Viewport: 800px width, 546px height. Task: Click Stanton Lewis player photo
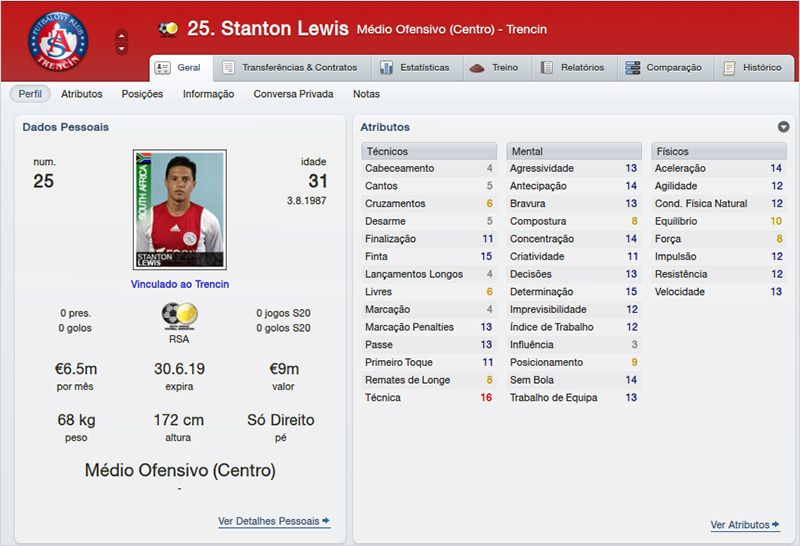click(x=180, y=209)
